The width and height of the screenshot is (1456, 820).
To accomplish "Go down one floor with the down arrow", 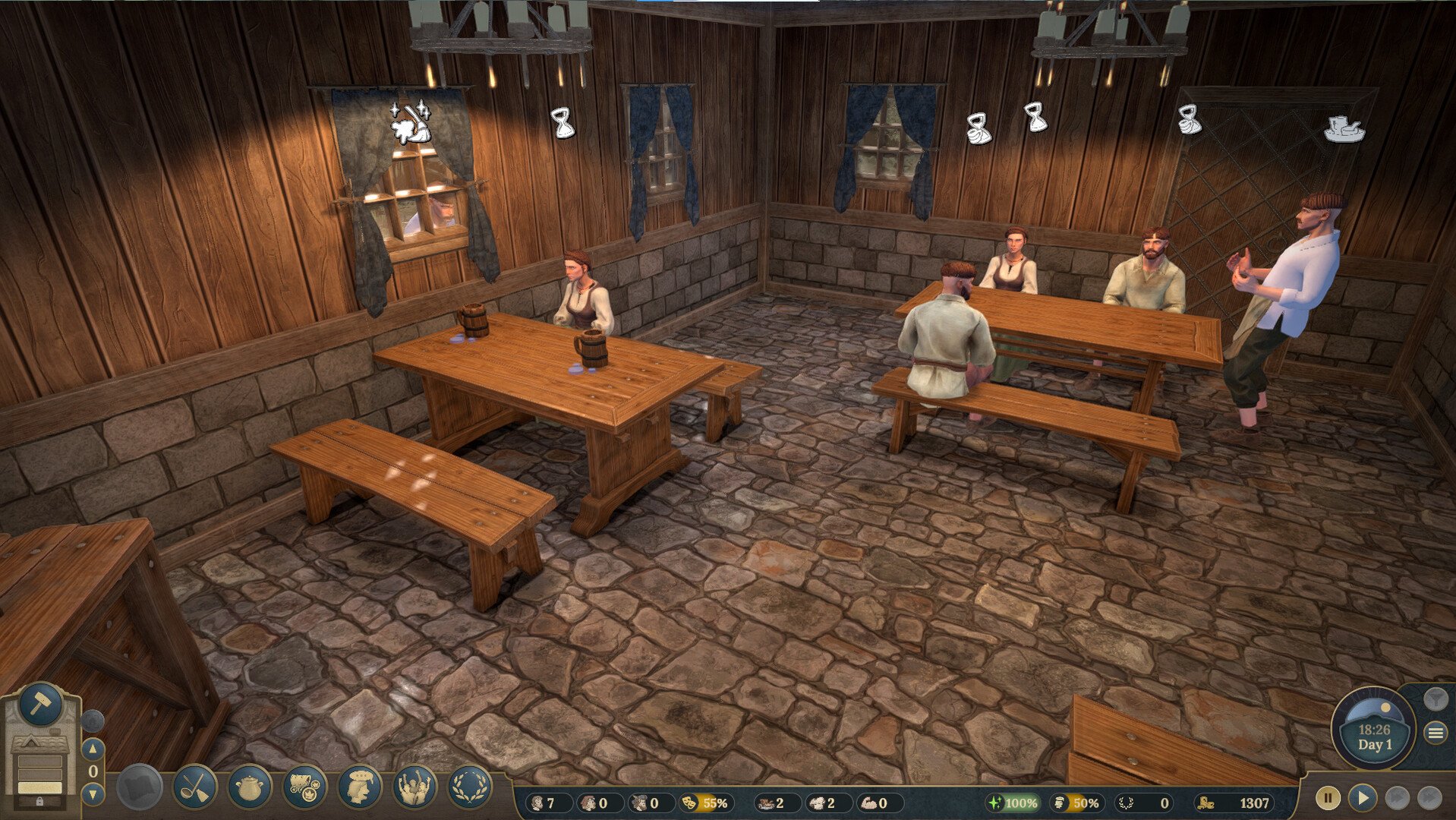I will click(x=93, y=794).
